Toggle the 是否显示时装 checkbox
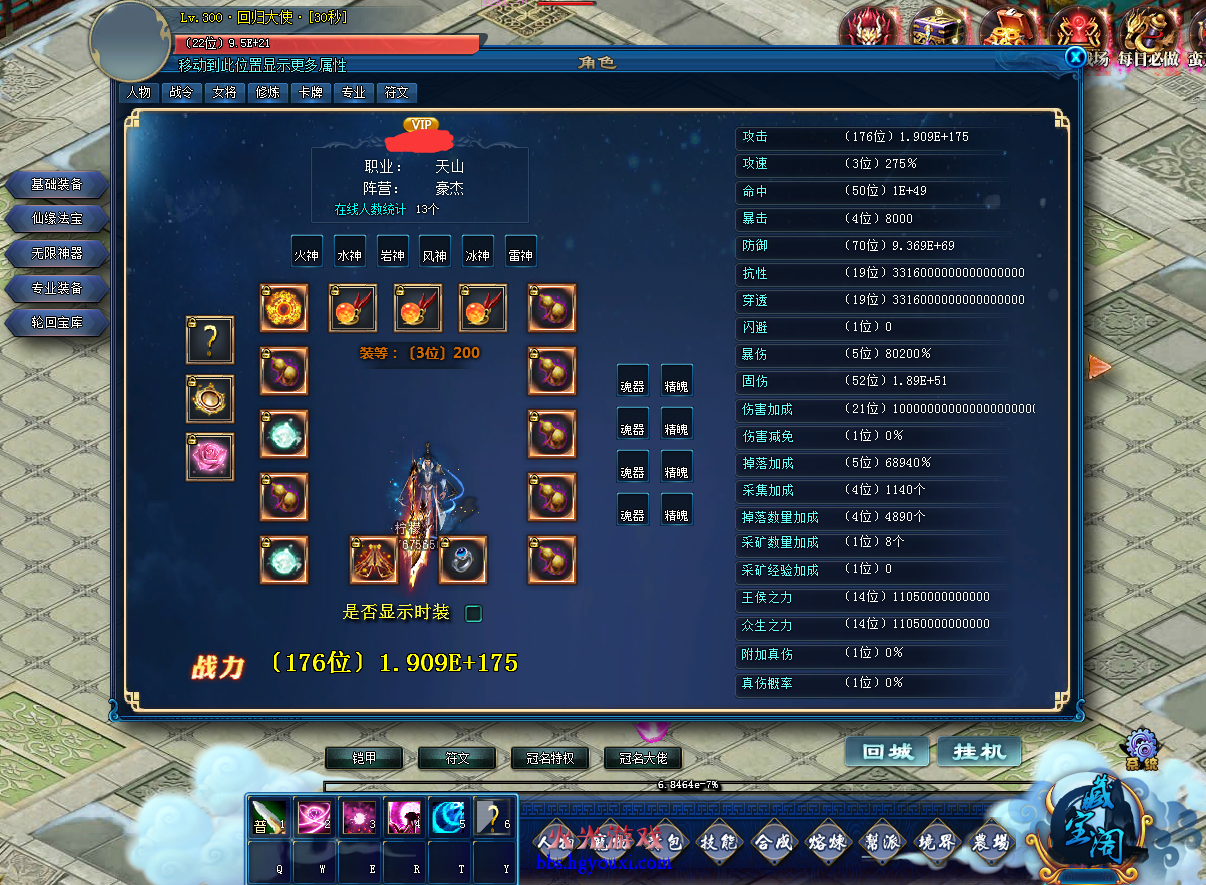Screen dimensions: 1206x885 474,613
